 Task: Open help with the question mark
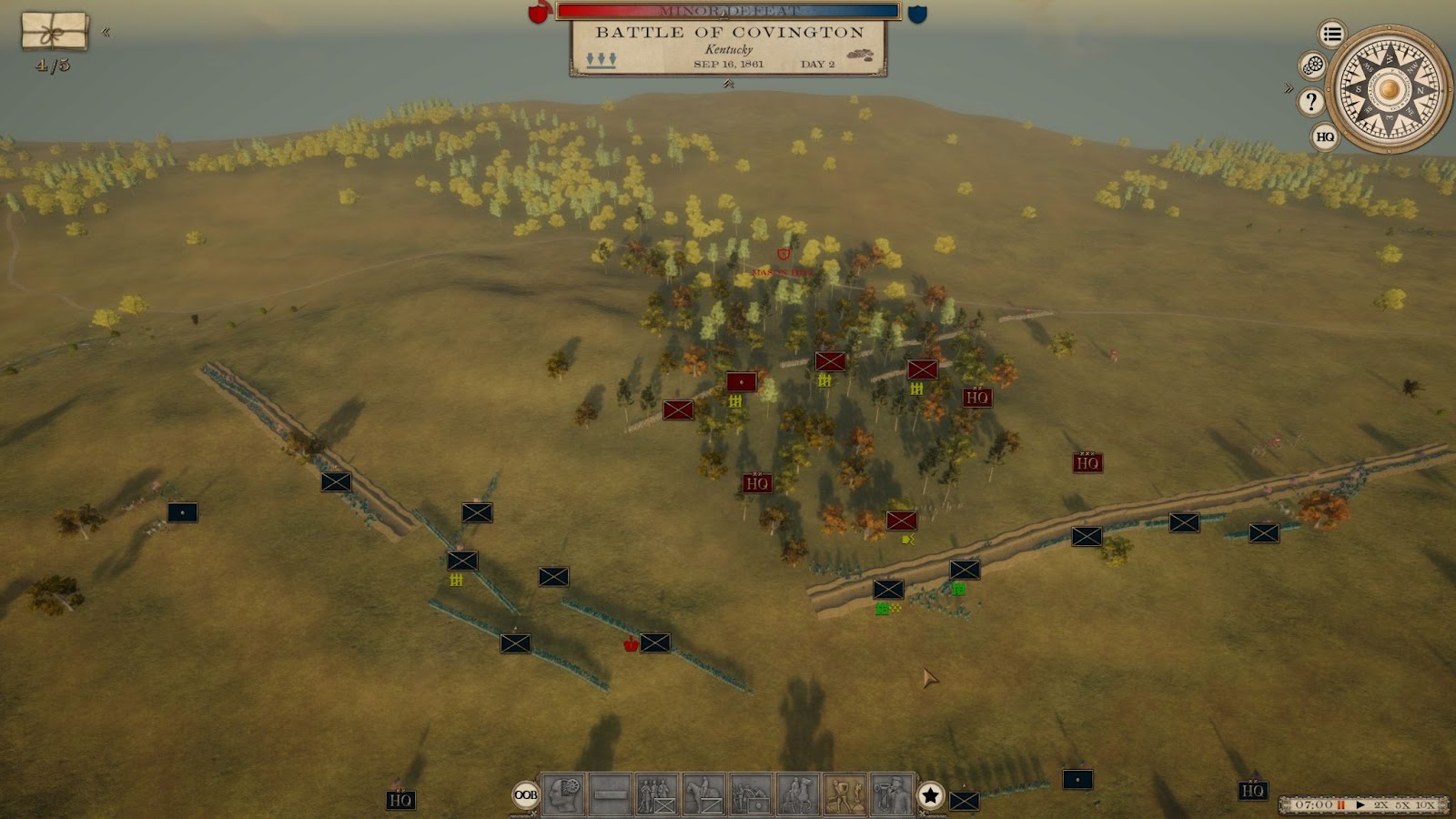click(1310, 101)
